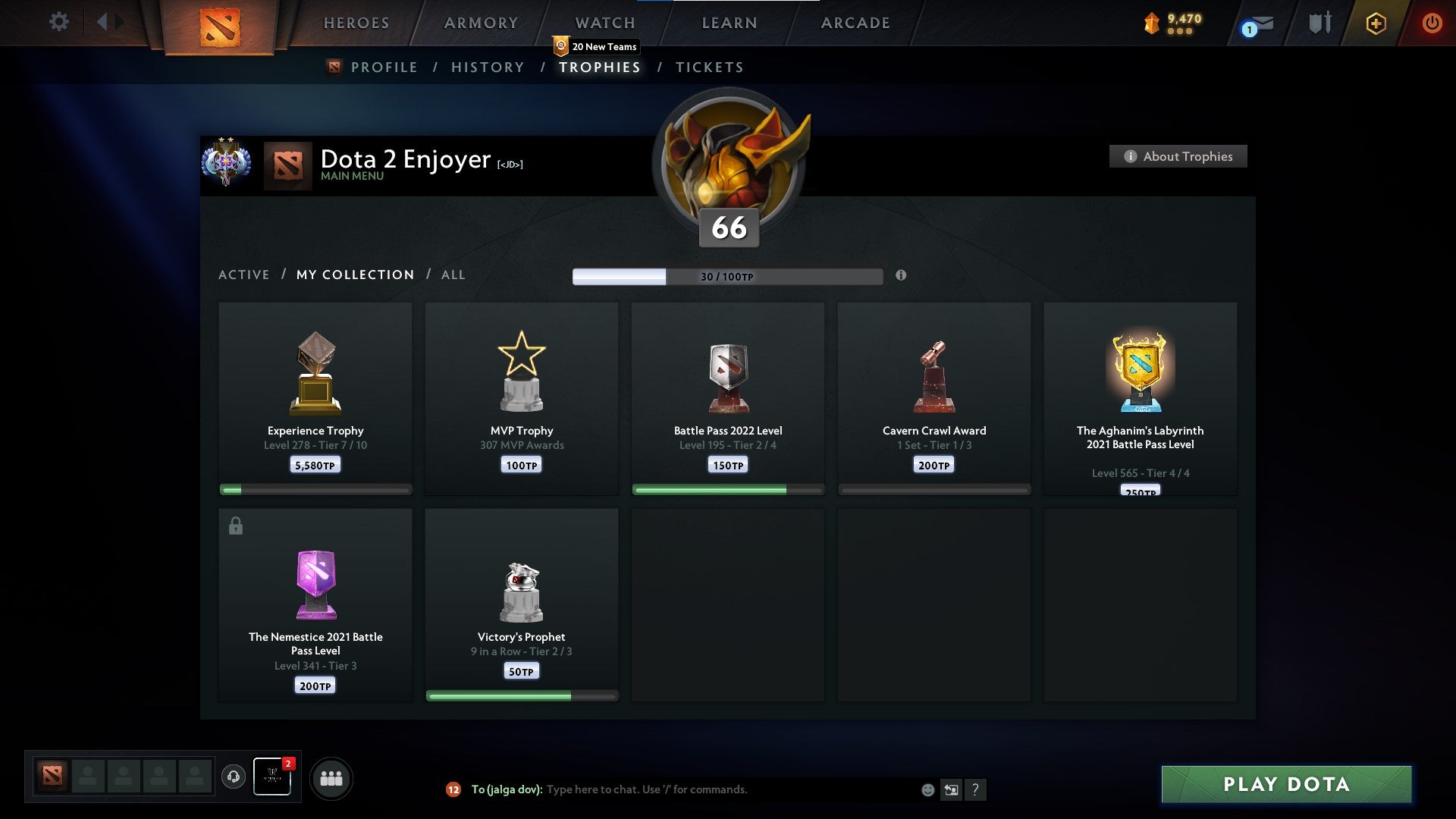Select the Experience Trophy card
The image size is (1456, 819).
[x=314, y=397]
